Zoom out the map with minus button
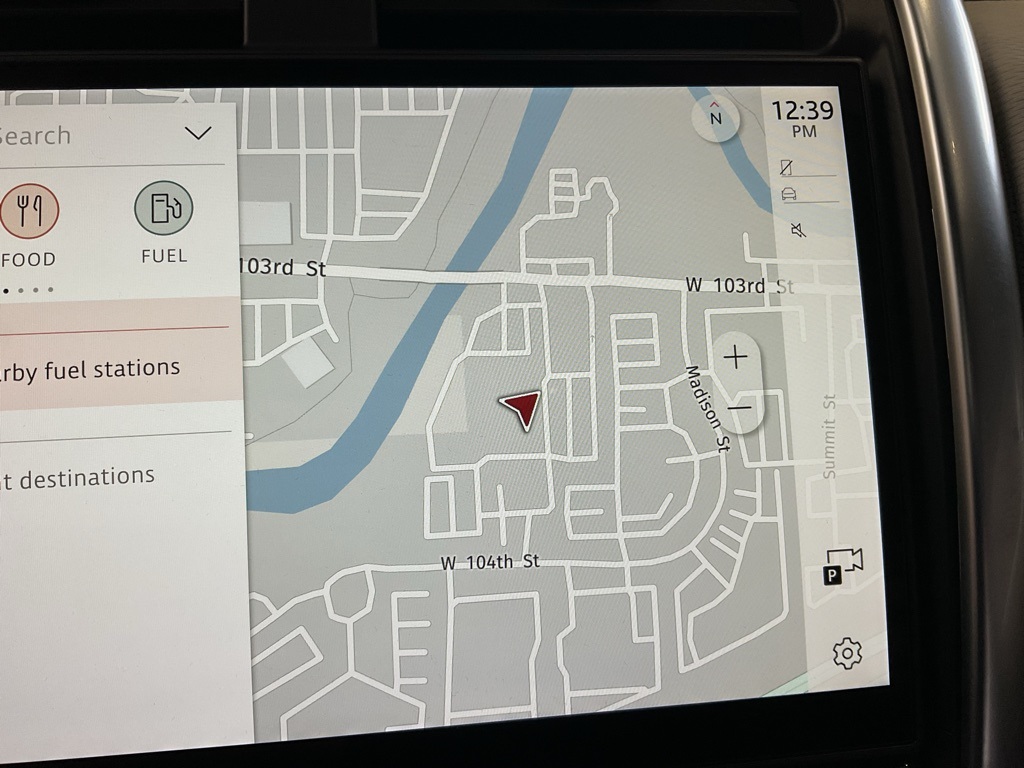The height and width of the screenshot is (768, 1024). click(739, 408)
